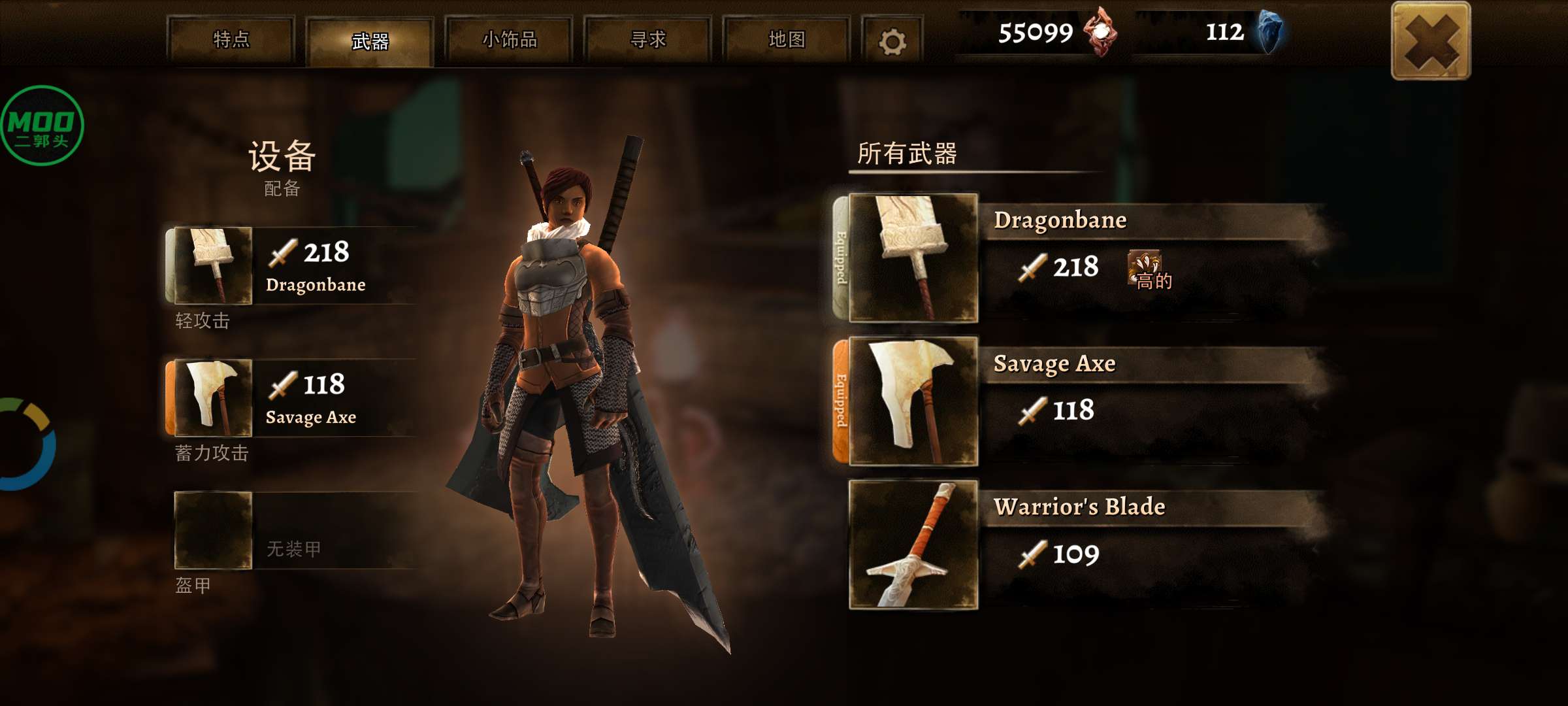Open the 小饰品 trinkets tab
The image size is (1568, 706).
pos(509,40)
